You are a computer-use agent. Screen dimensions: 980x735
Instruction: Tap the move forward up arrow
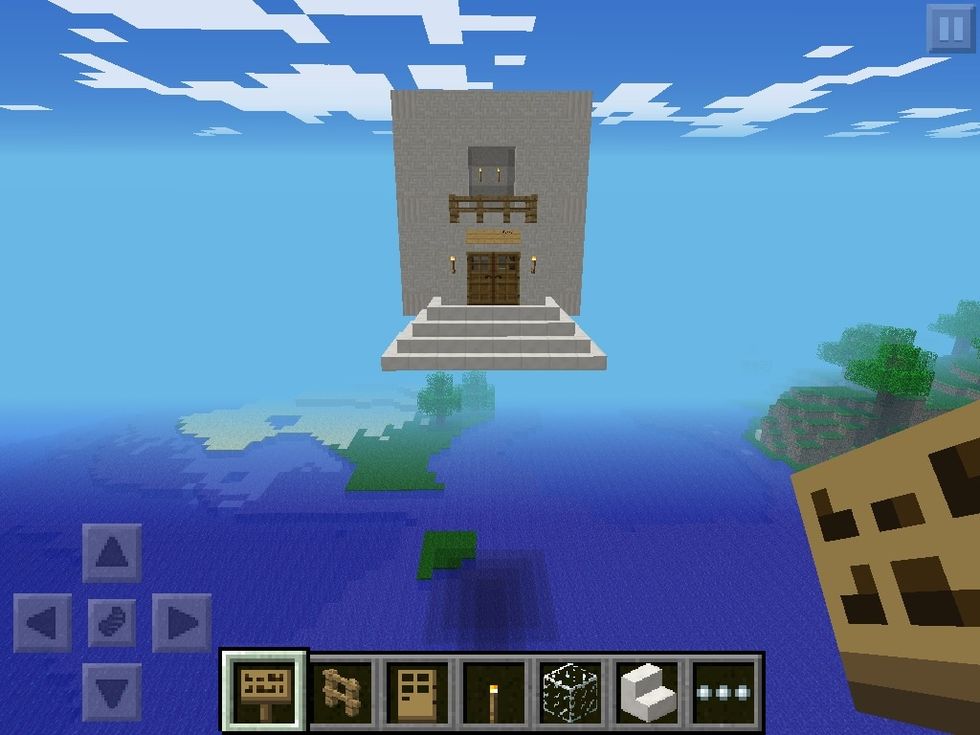point(112,553)
